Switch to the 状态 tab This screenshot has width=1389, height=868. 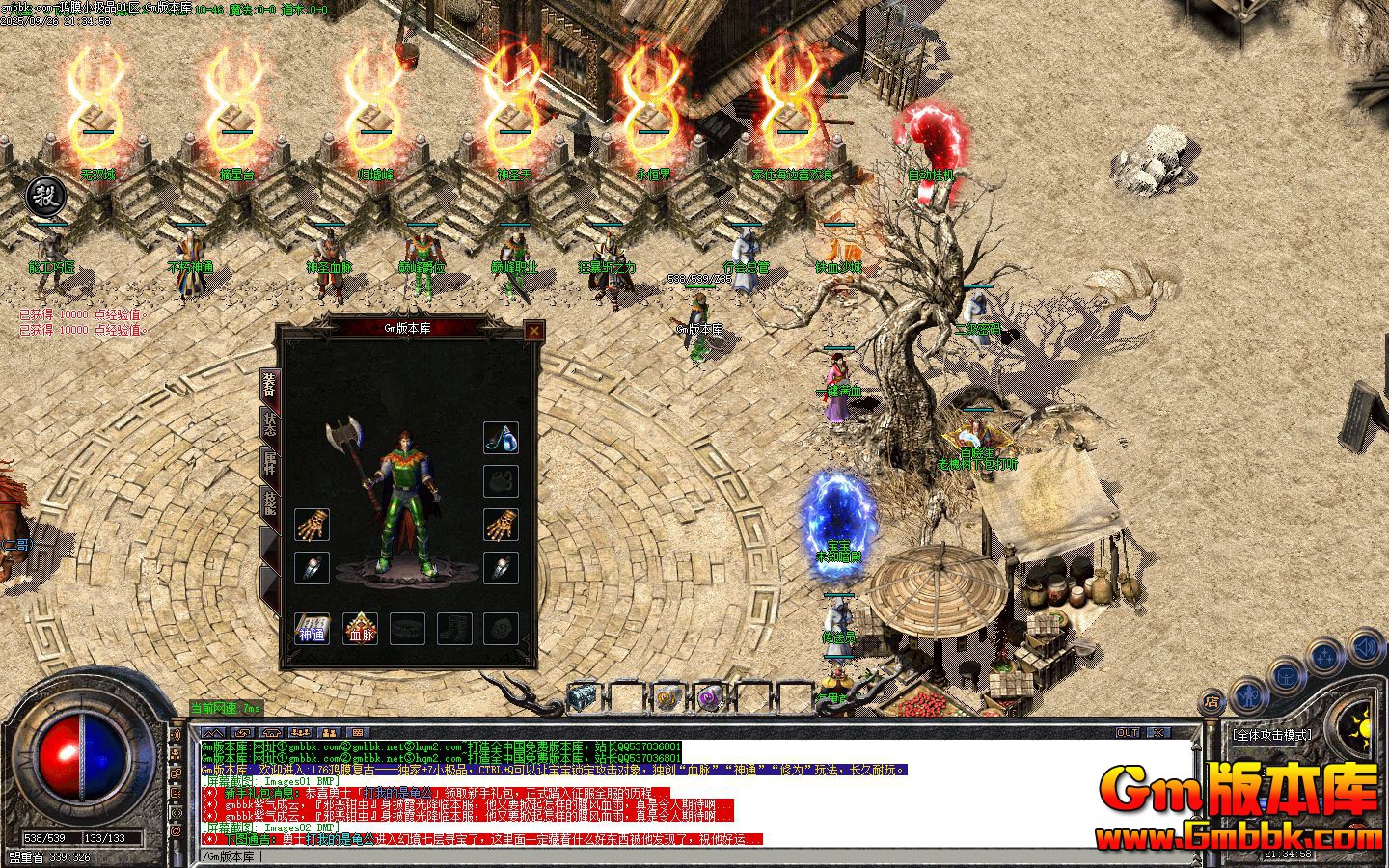tap(270, 424)
